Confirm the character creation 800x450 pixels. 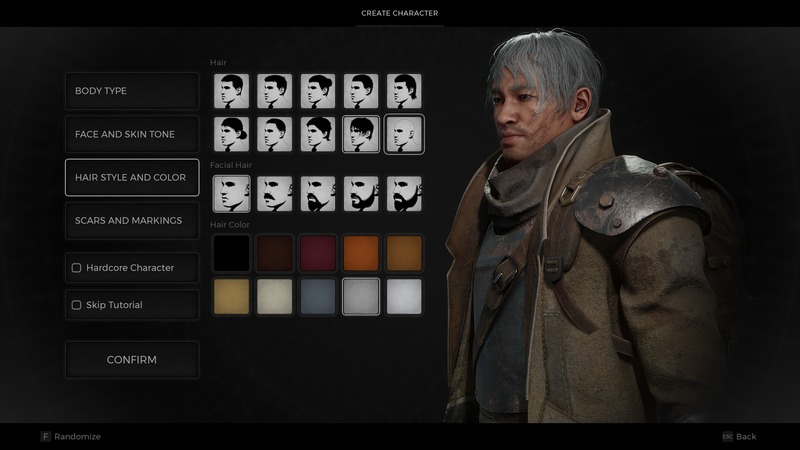tap(132, 360)
